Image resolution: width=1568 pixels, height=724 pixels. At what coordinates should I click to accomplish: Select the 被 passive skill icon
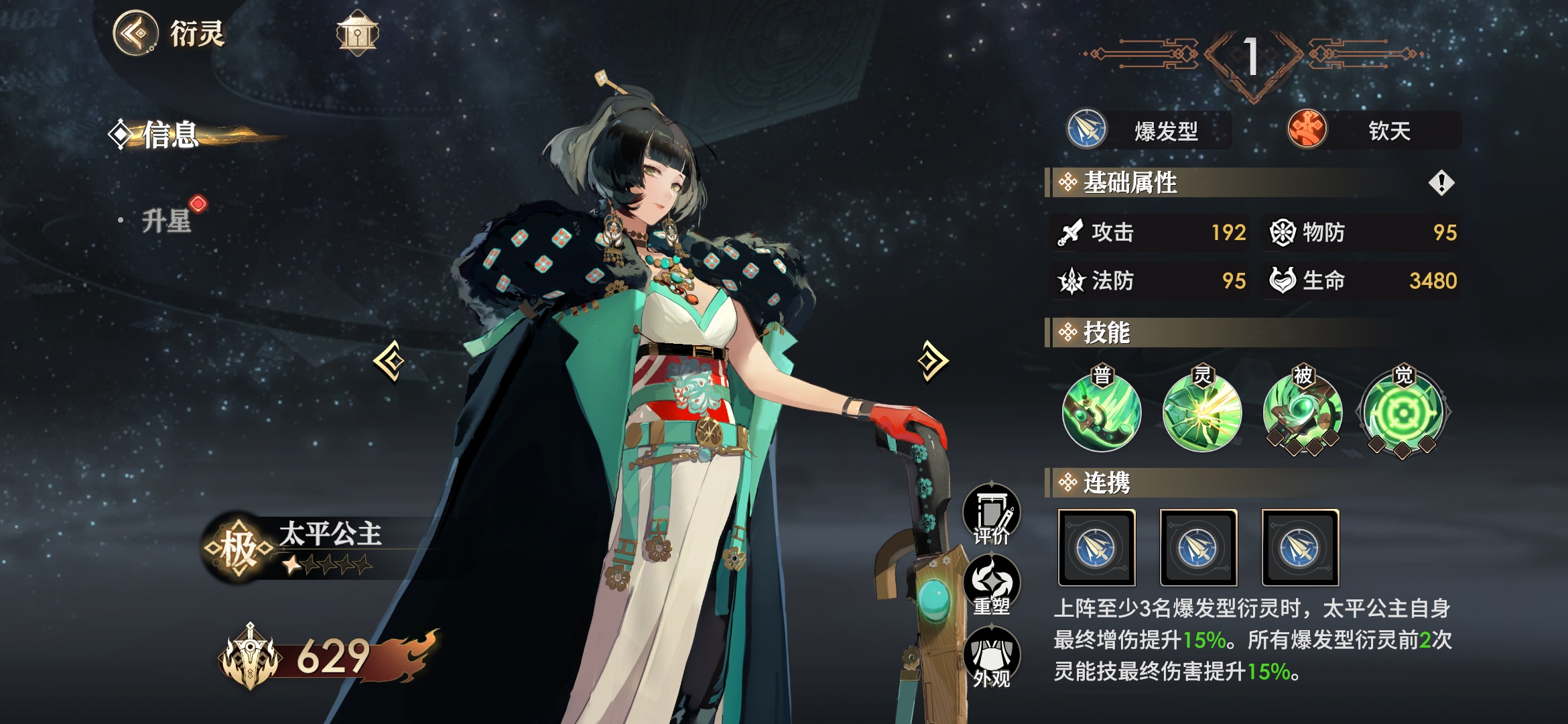[1303, 412]
